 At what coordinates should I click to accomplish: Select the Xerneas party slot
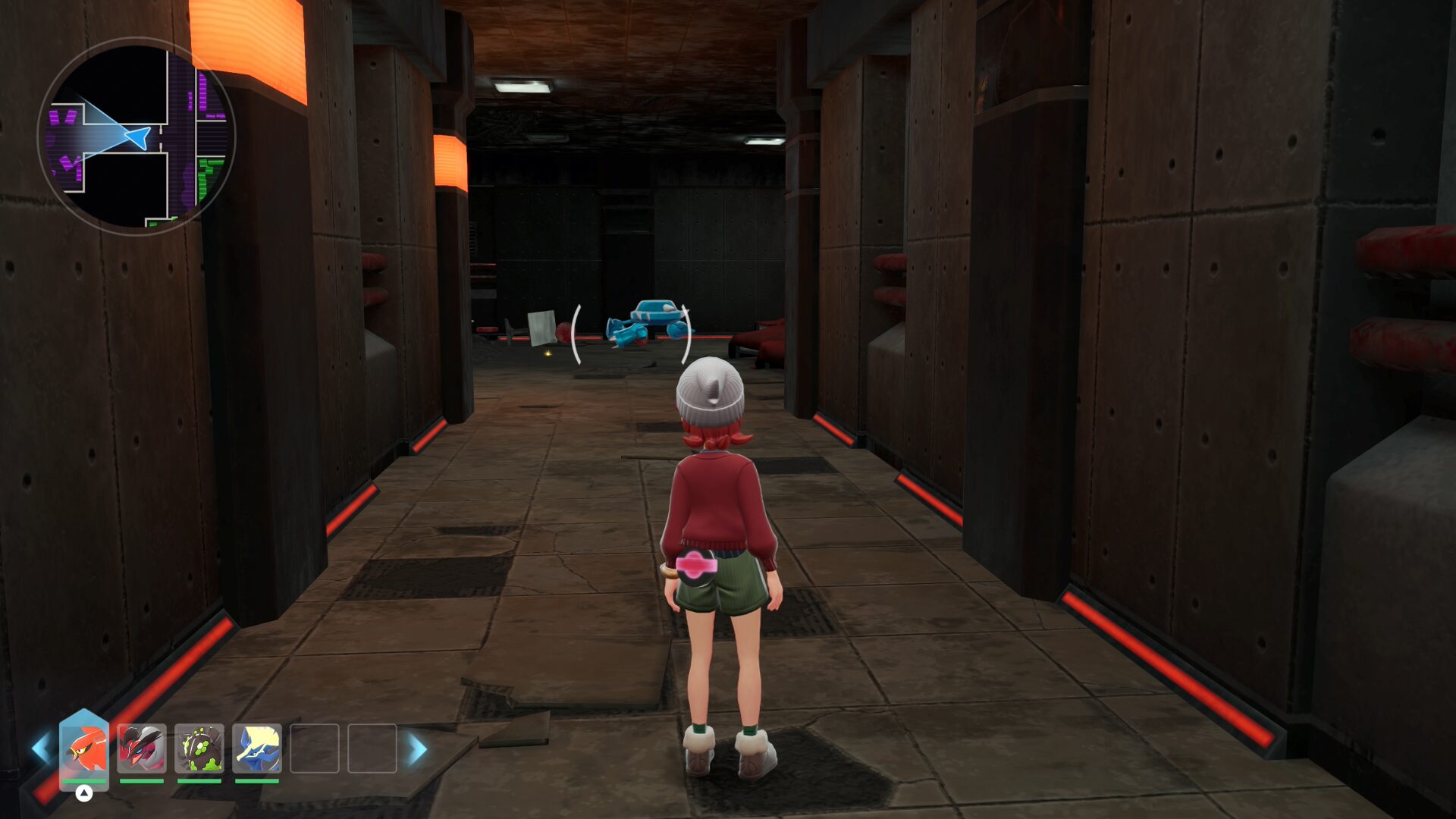click(x=257, y=748)
